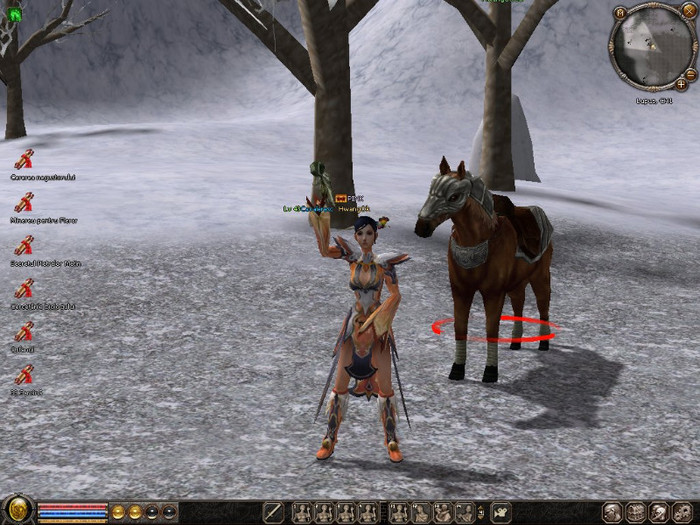Open the Minereu pentru Fierar quest scroll
Screen dimensions: 700x525
click(x=24, y=202)
